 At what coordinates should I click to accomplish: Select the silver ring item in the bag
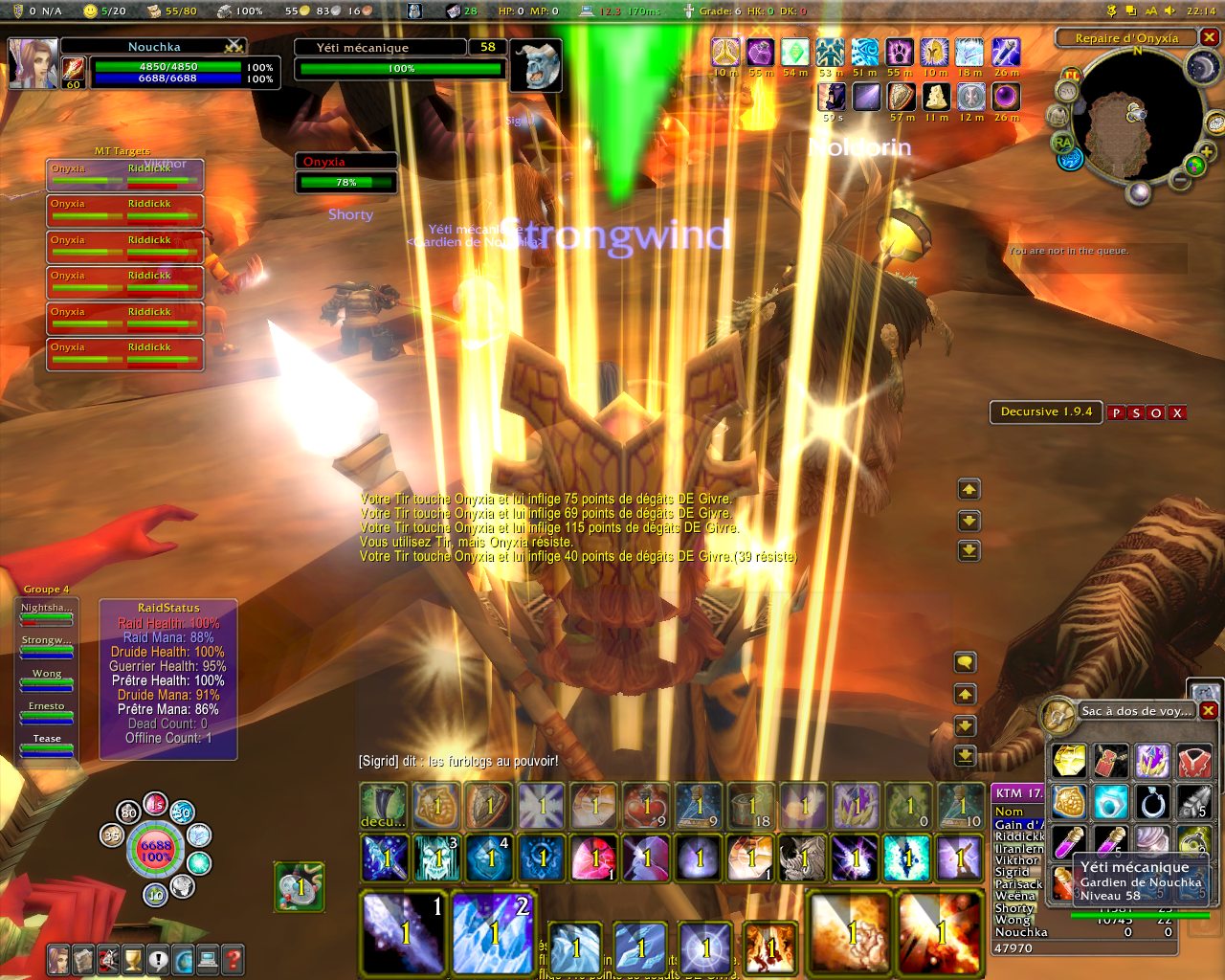[x=1152, y=802]
